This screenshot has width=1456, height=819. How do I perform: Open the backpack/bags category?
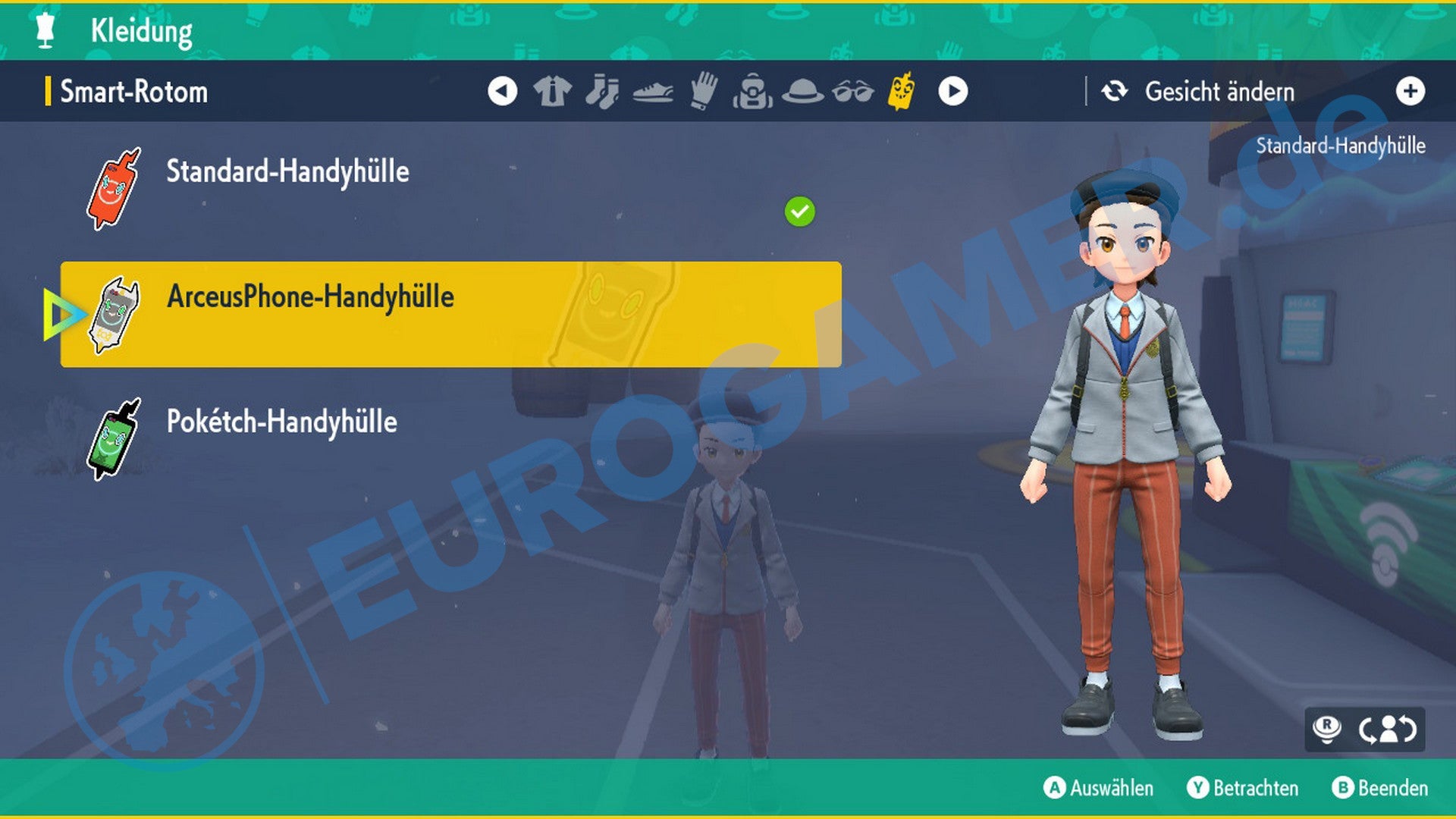pyautogui.click(x=754, y=90)
